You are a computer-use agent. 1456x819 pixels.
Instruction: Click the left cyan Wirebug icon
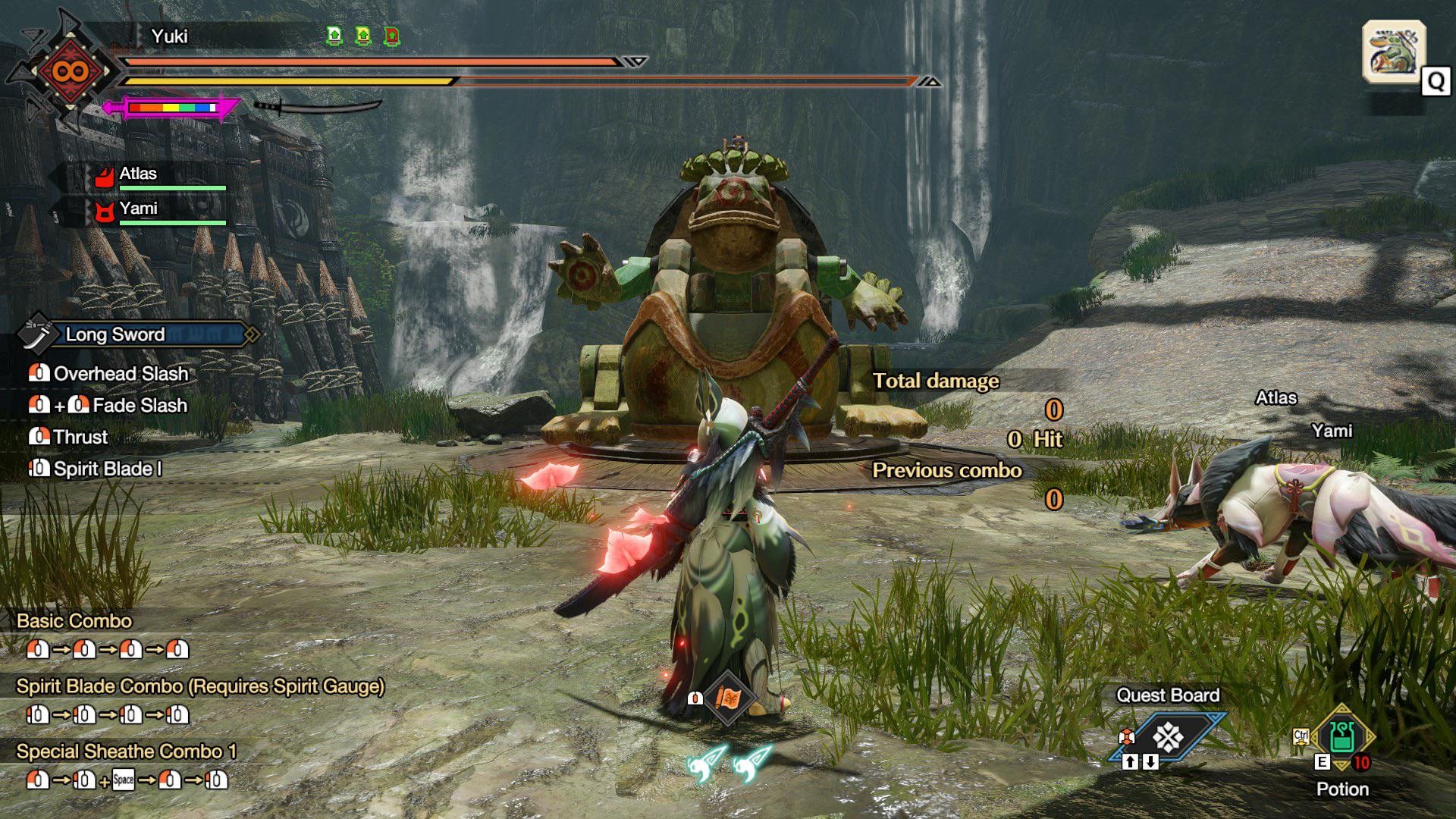click(x=707, y=763)
